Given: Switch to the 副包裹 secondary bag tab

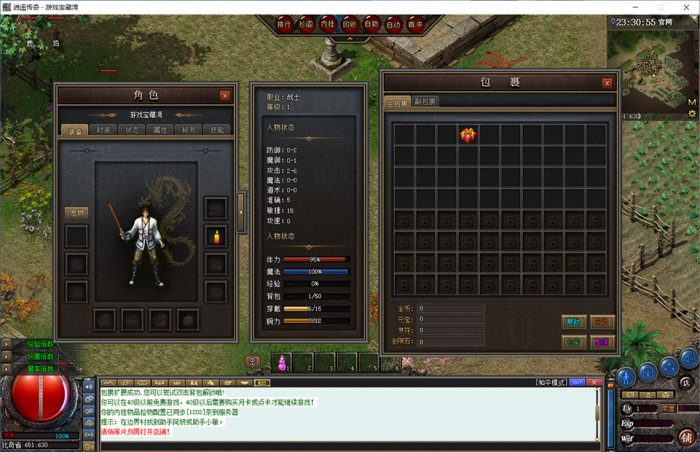Looking at the screenshot, I should (x=426, y=102).
